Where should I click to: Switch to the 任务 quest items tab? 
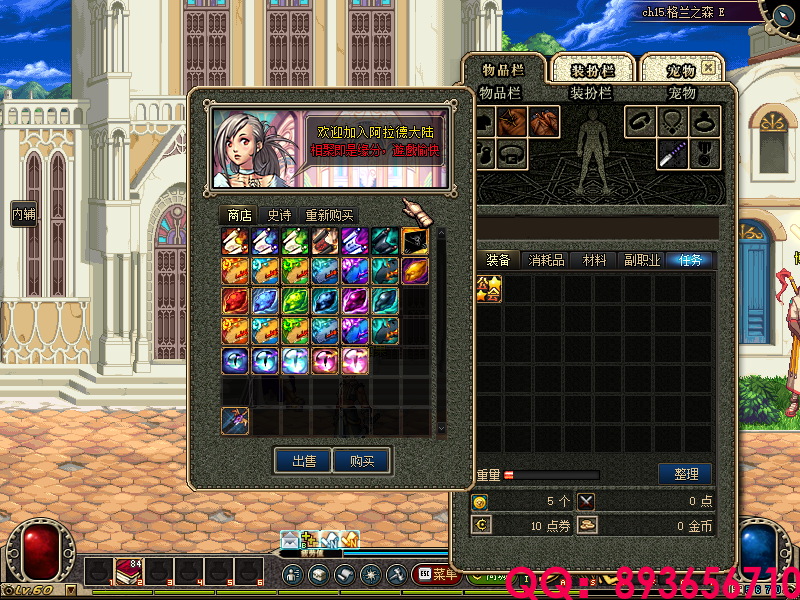click(691, 260)
